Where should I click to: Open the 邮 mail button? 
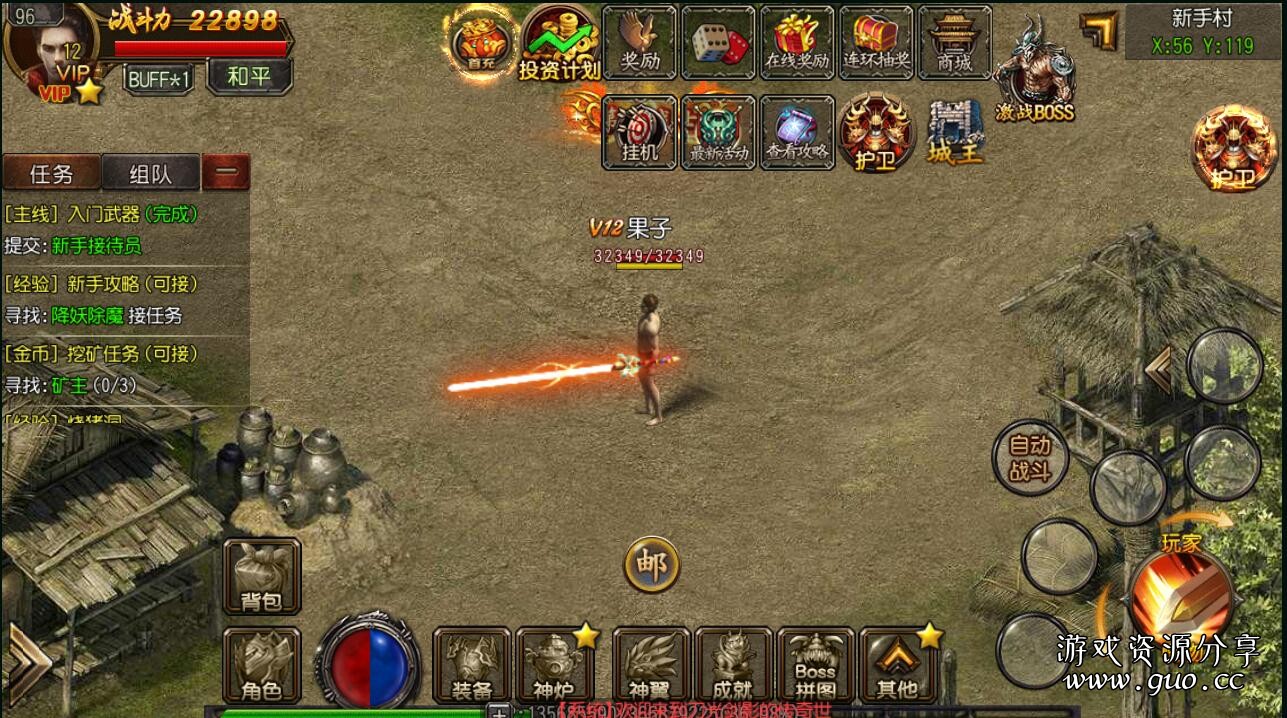pos(652,565)
